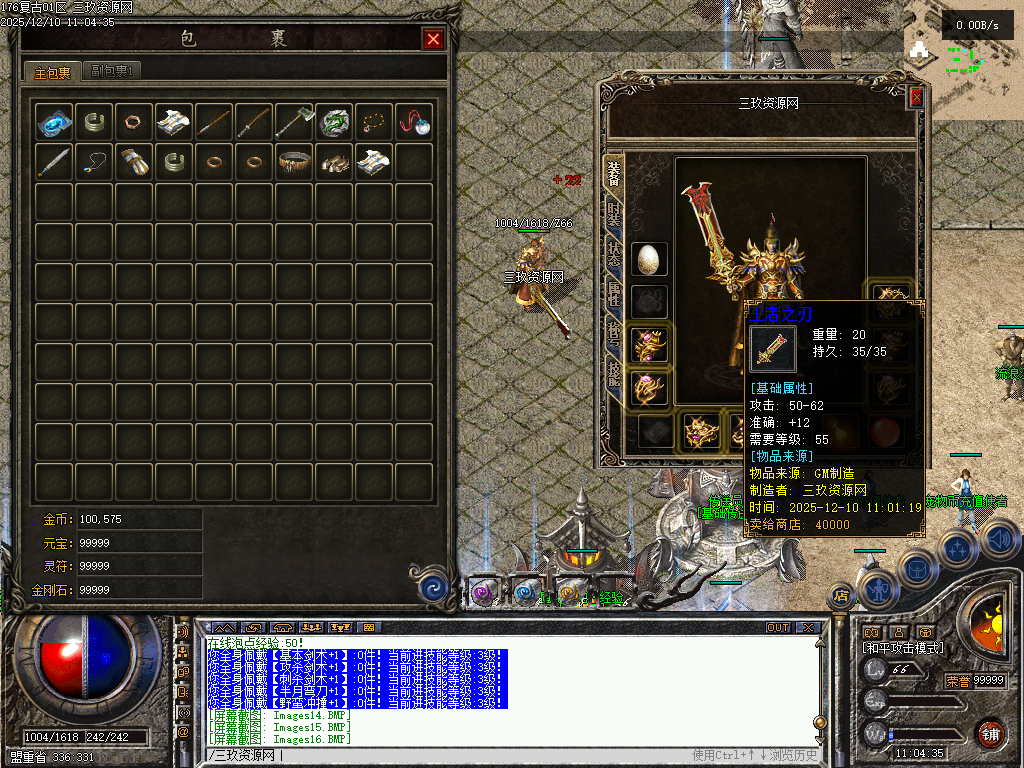This screenshot has height=768, width=1024.
Task: Pick the battle axe in the inventory
Action: coord(294,122)
